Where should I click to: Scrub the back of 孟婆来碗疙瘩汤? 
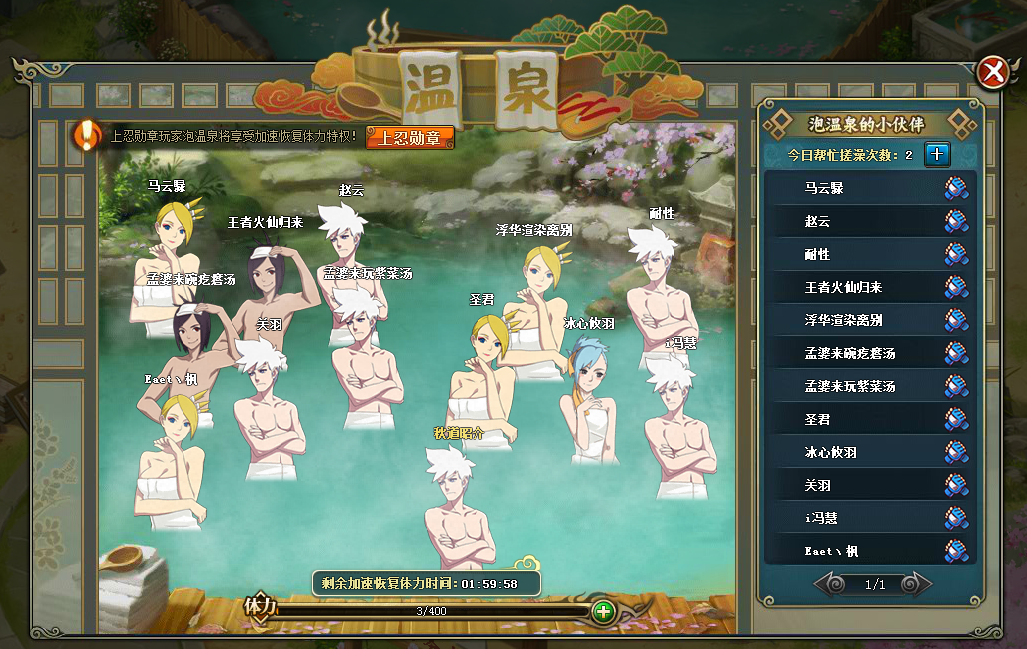pos(956,353)
